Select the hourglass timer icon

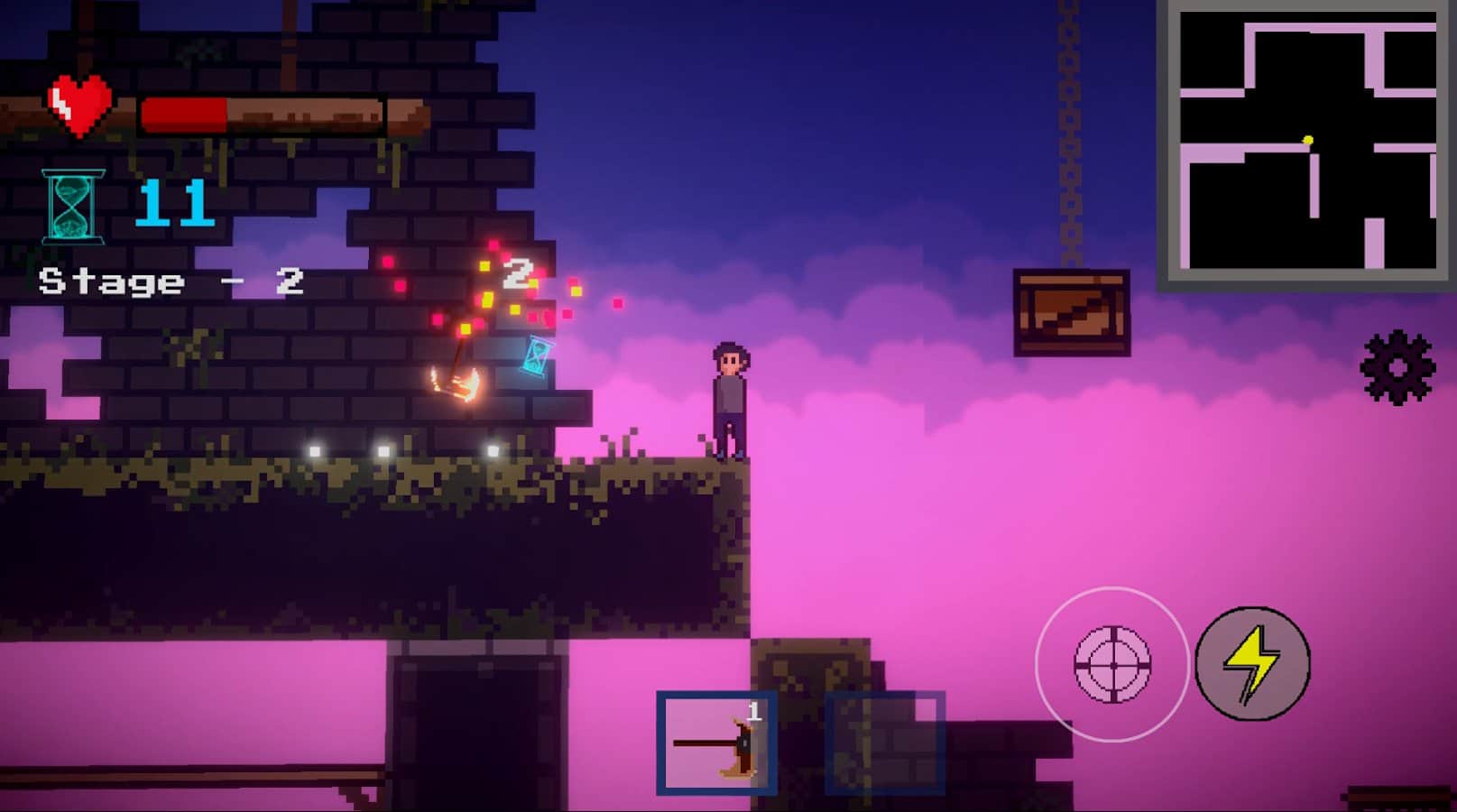click(x=70, y=207)
